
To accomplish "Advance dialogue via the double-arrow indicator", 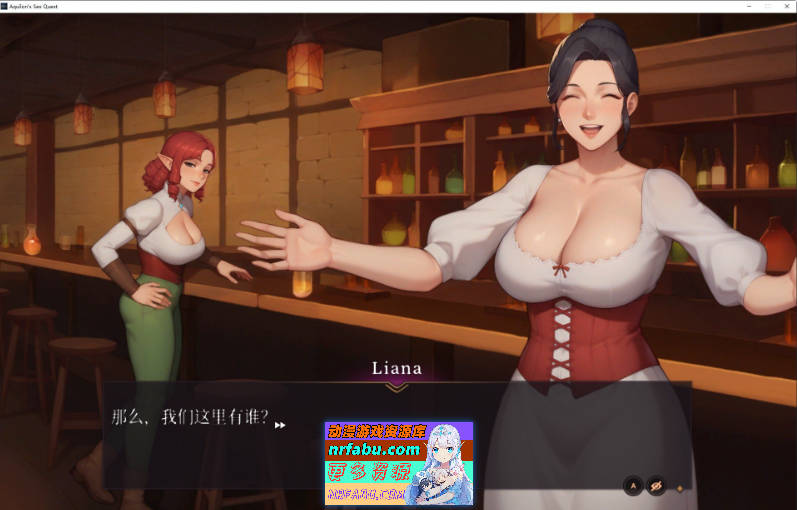I will pos(280,425).
